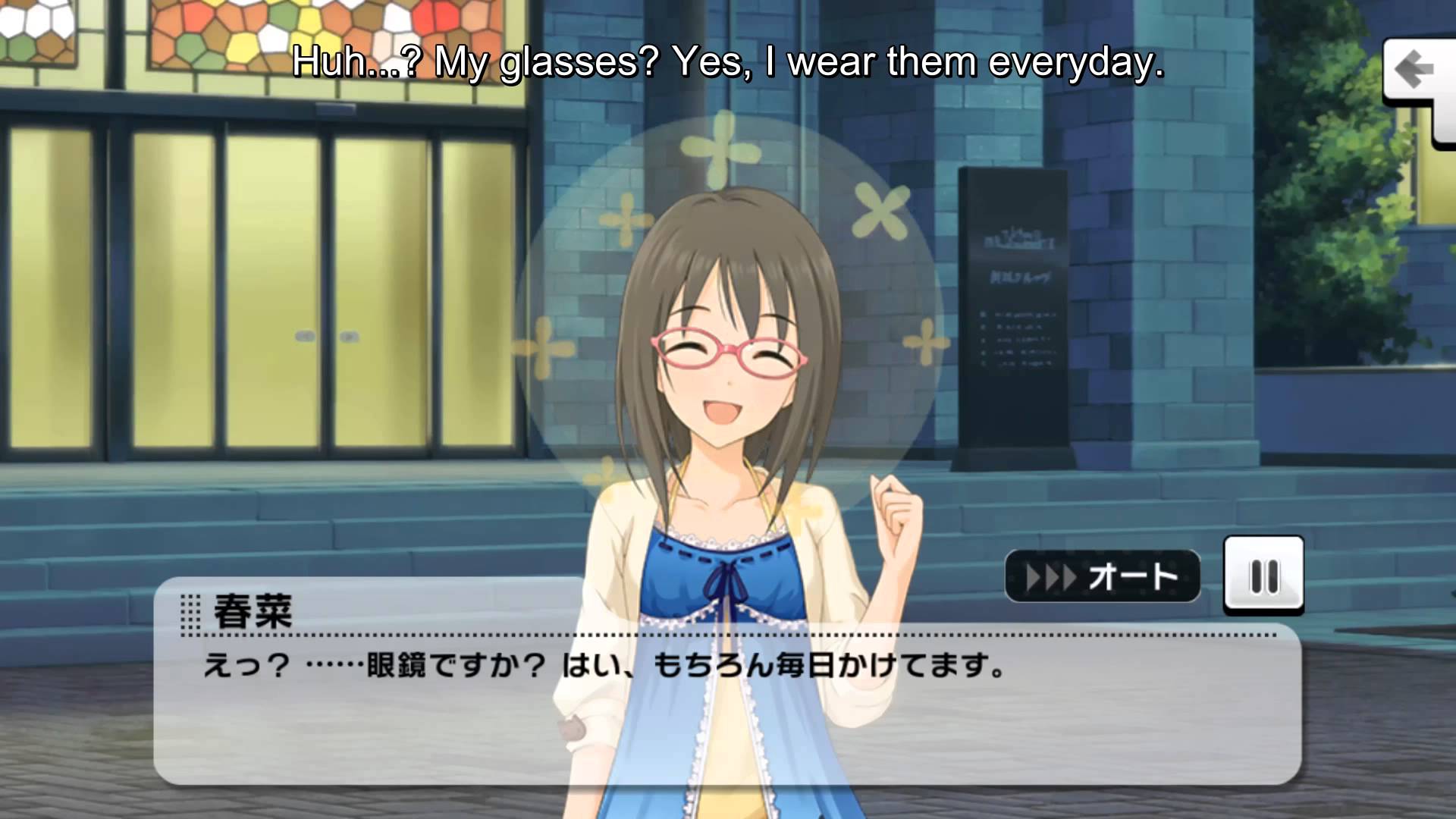Viewport: 1456px width, 819px height.
Task: Pause the story with the pause button
Action: 1263,576
